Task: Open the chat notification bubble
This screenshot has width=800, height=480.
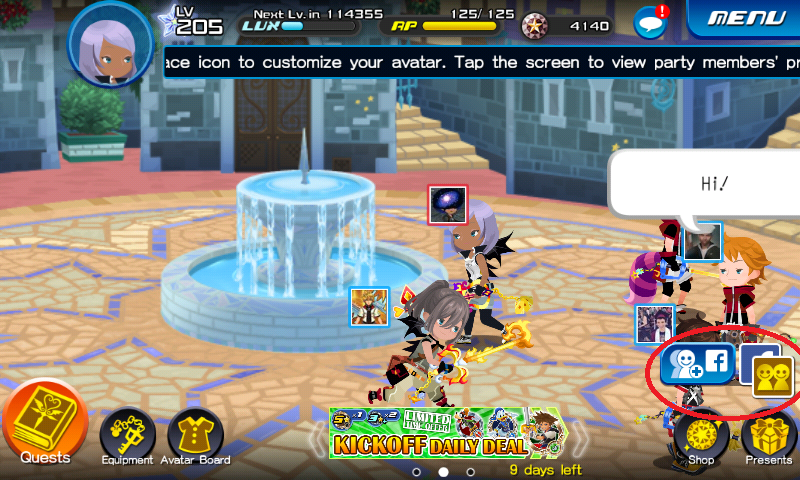Action: pos(651,21)
